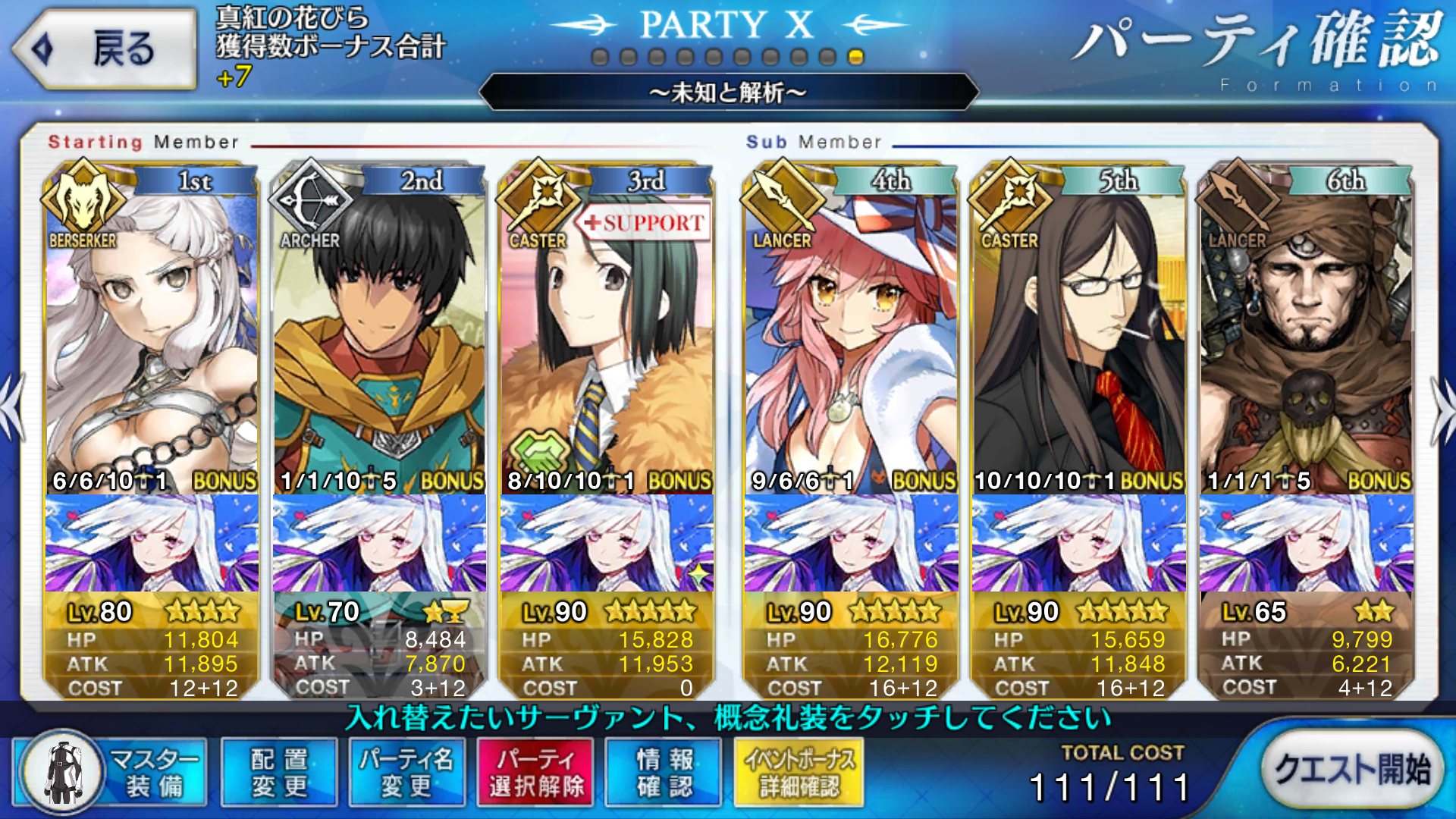Select the 6th slot Lancer servant
The width and height of the screenshot is (1456, 819).
tap(1306, 334)
